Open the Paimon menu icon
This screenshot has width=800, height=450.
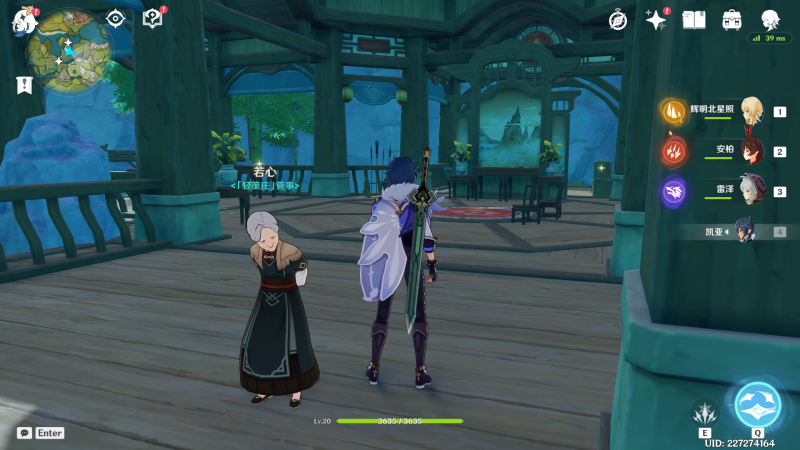pyautogui.click(x=24, y=20)
